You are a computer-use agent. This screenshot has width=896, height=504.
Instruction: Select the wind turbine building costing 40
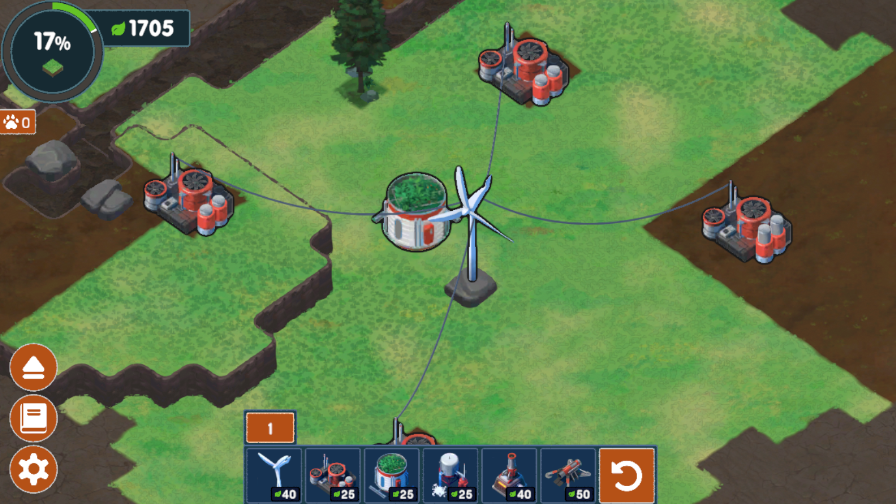[274, 475]
